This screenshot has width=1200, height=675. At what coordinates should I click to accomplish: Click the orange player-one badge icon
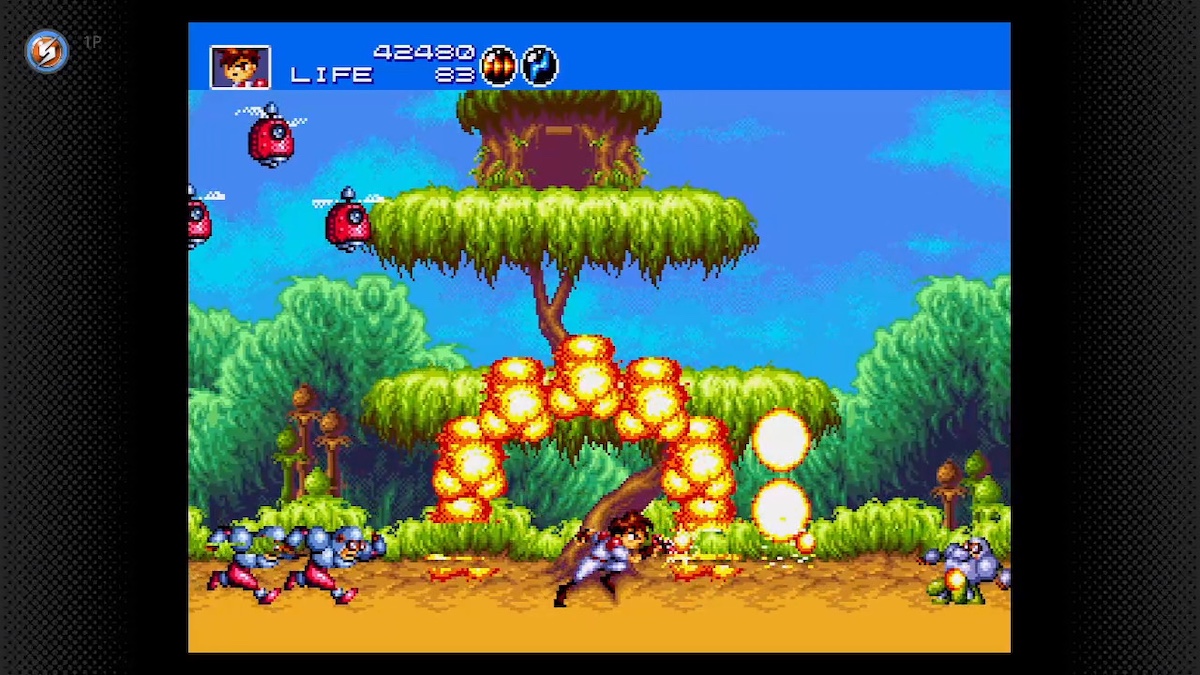click(46, 51)
